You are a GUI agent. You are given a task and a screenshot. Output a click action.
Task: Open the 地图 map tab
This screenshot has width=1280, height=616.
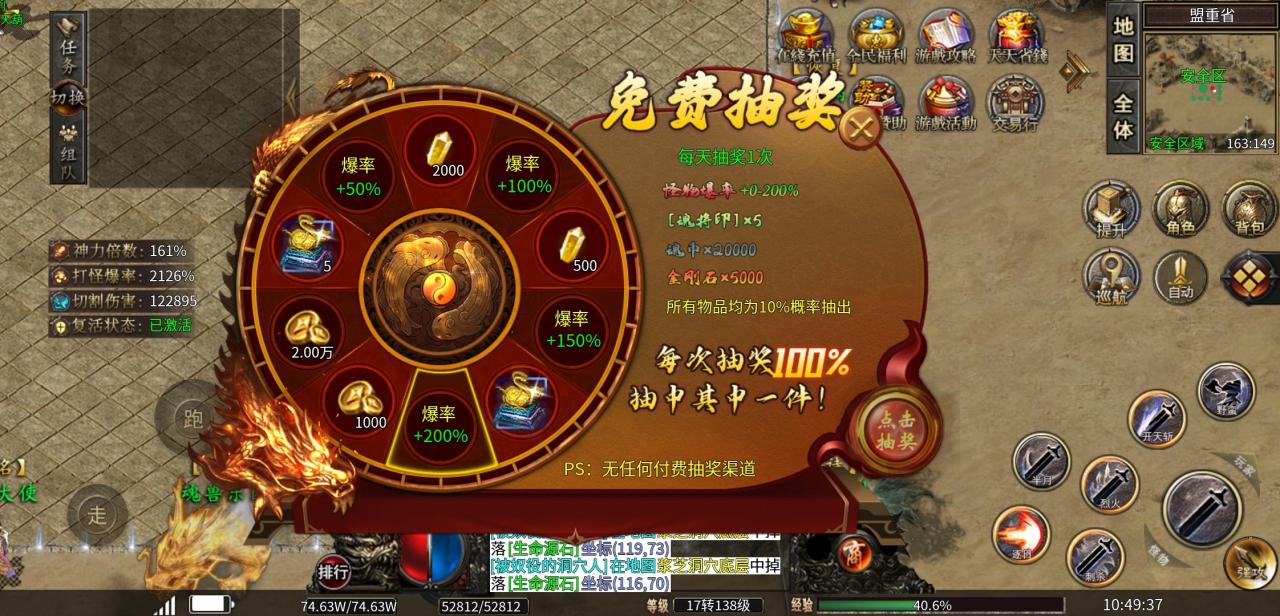coord(1123,40)
